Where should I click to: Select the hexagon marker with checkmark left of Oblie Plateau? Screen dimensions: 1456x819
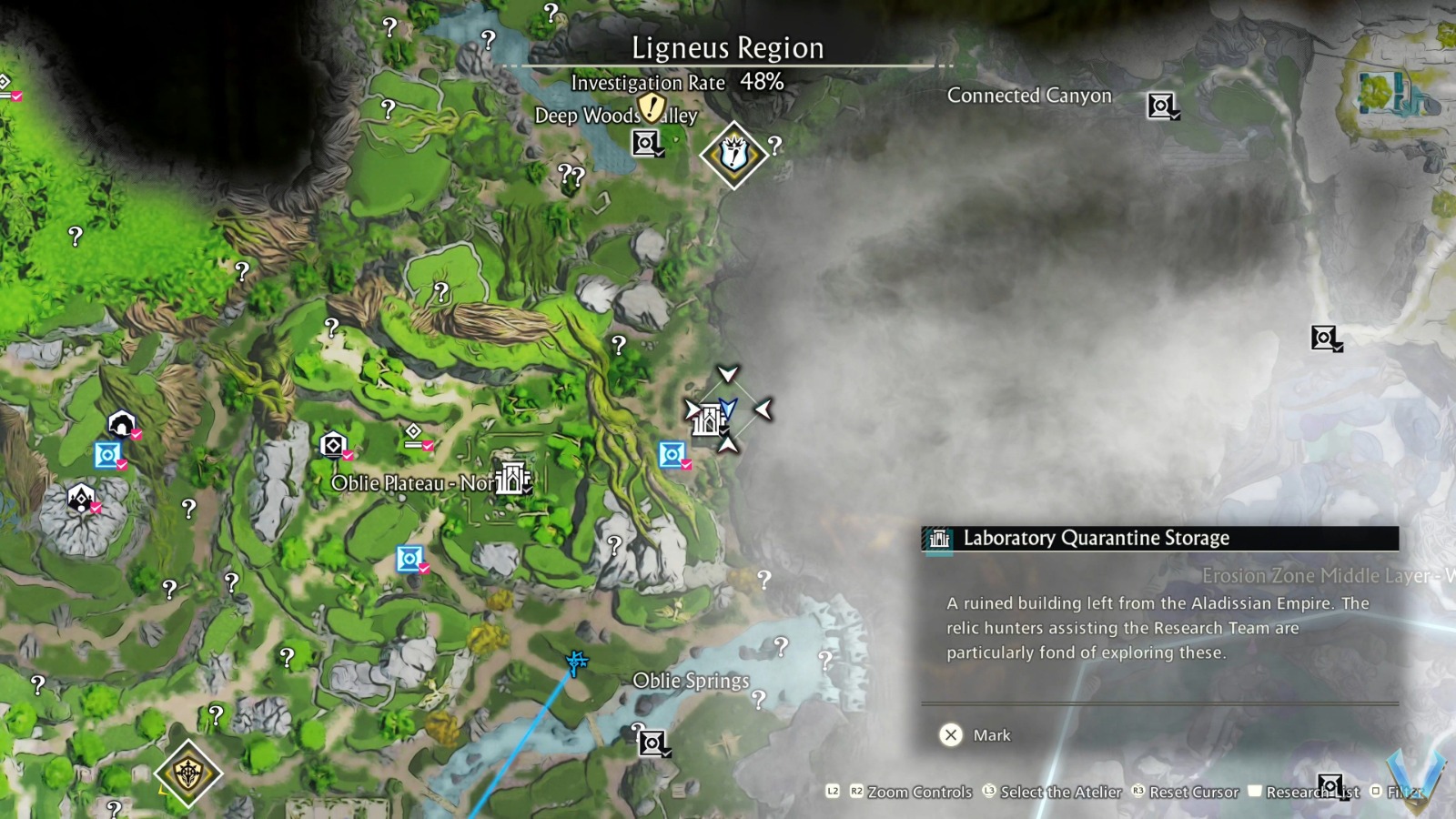(x=334, y=443)
